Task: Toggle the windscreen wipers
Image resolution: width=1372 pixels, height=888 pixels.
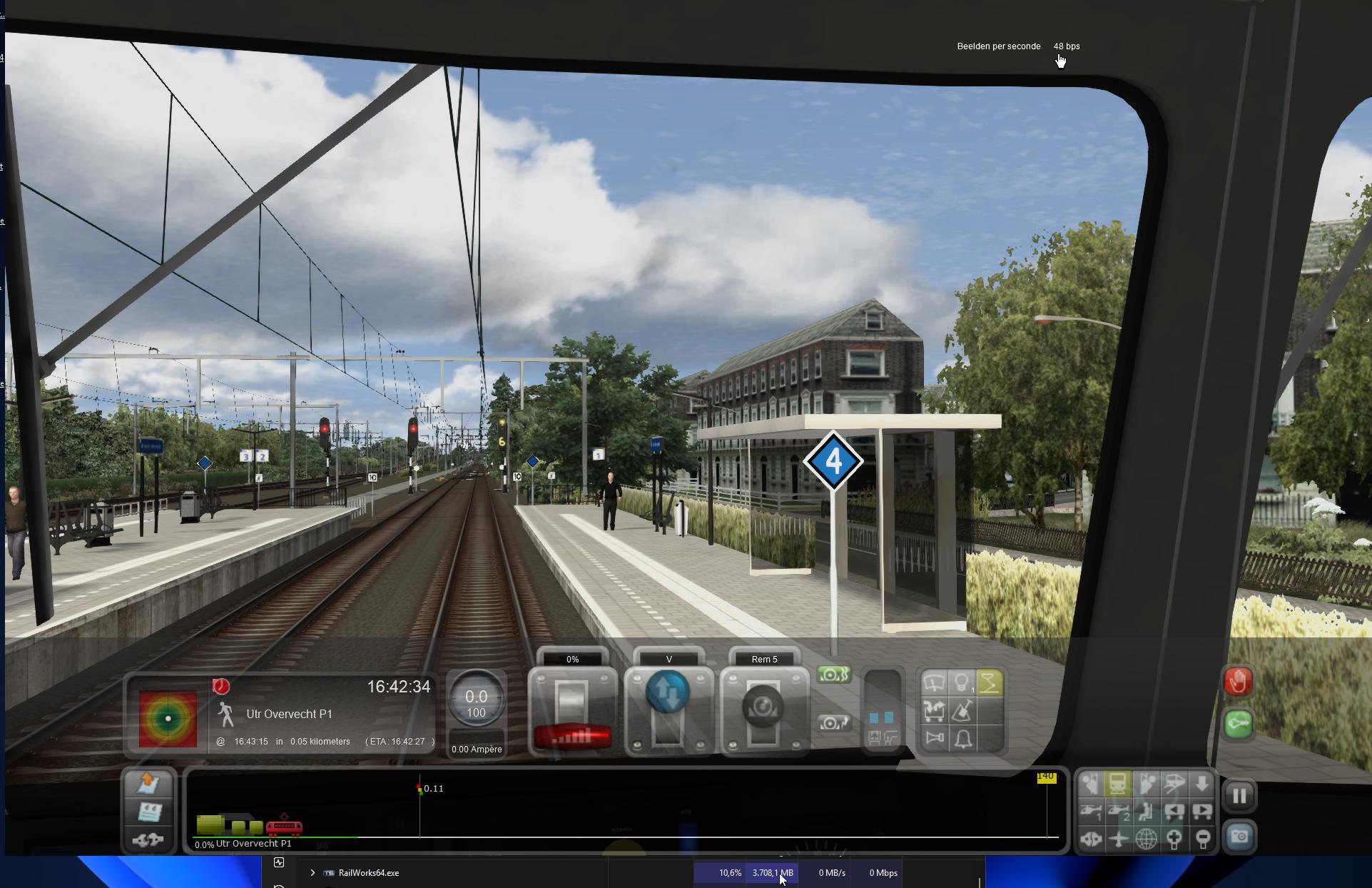Action: [934, 683]
